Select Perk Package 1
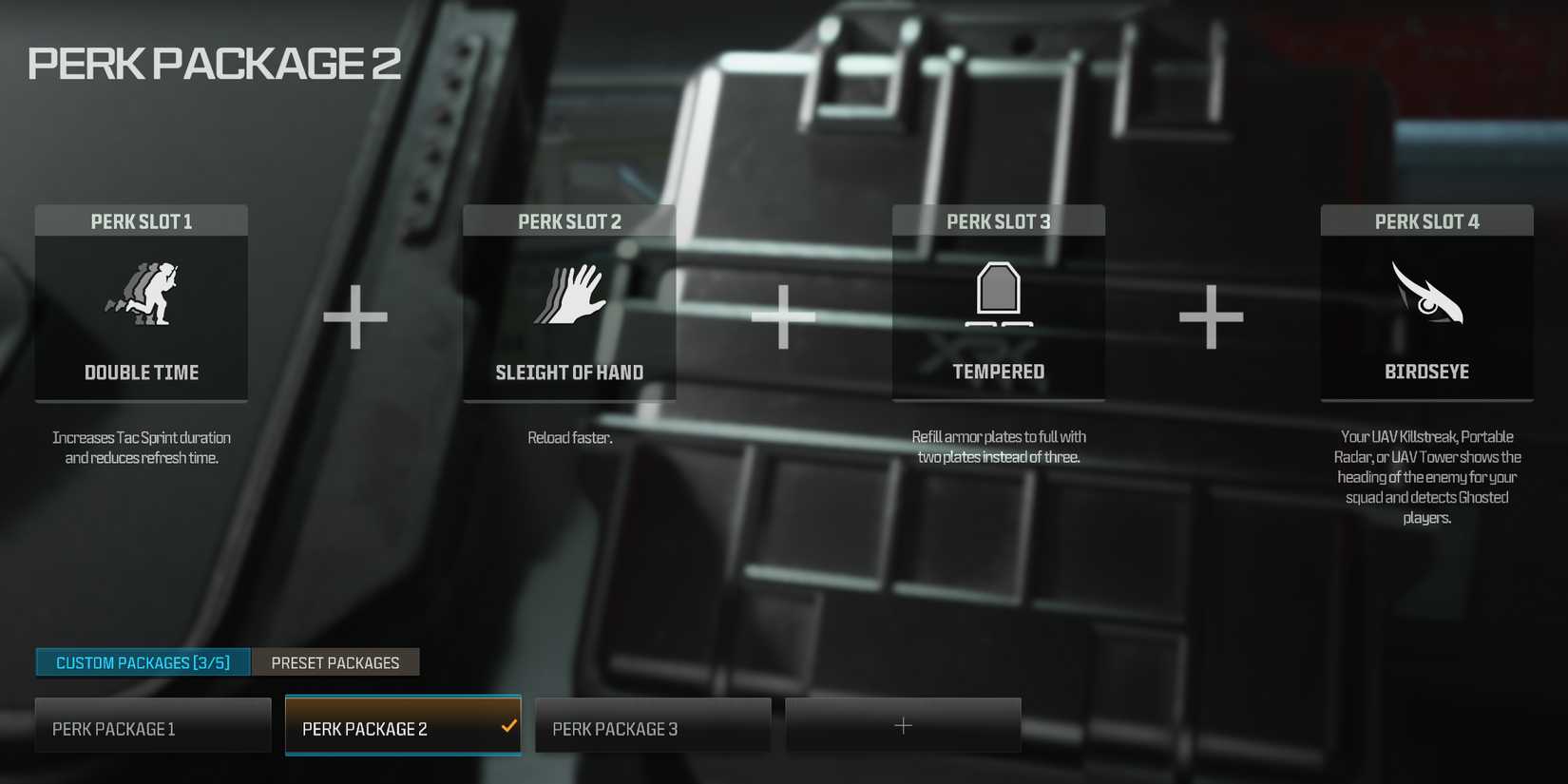Screen dimensions: 1568x784 [152, 725]
